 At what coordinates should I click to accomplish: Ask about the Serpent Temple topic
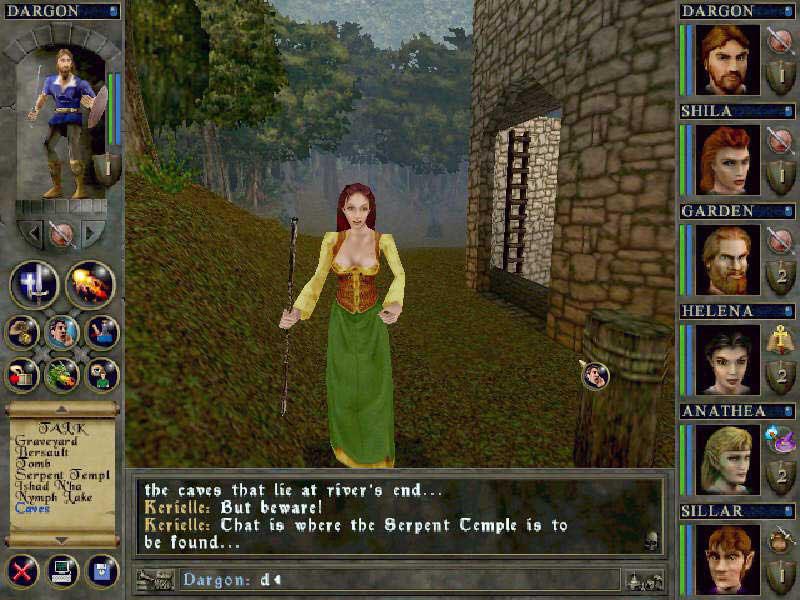coord(56,474)
